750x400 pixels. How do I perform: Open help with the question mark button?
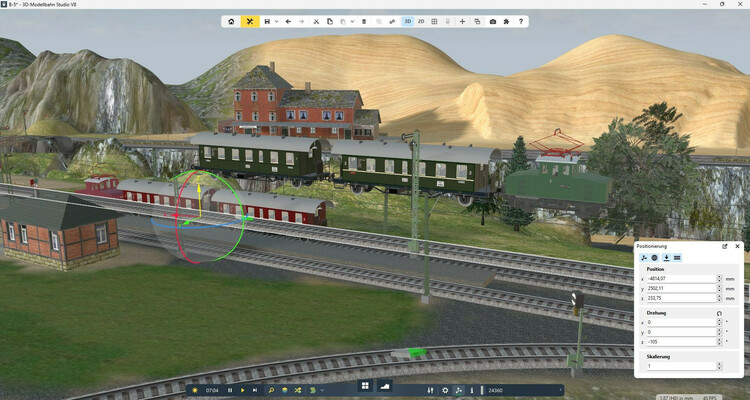[521, 21]
